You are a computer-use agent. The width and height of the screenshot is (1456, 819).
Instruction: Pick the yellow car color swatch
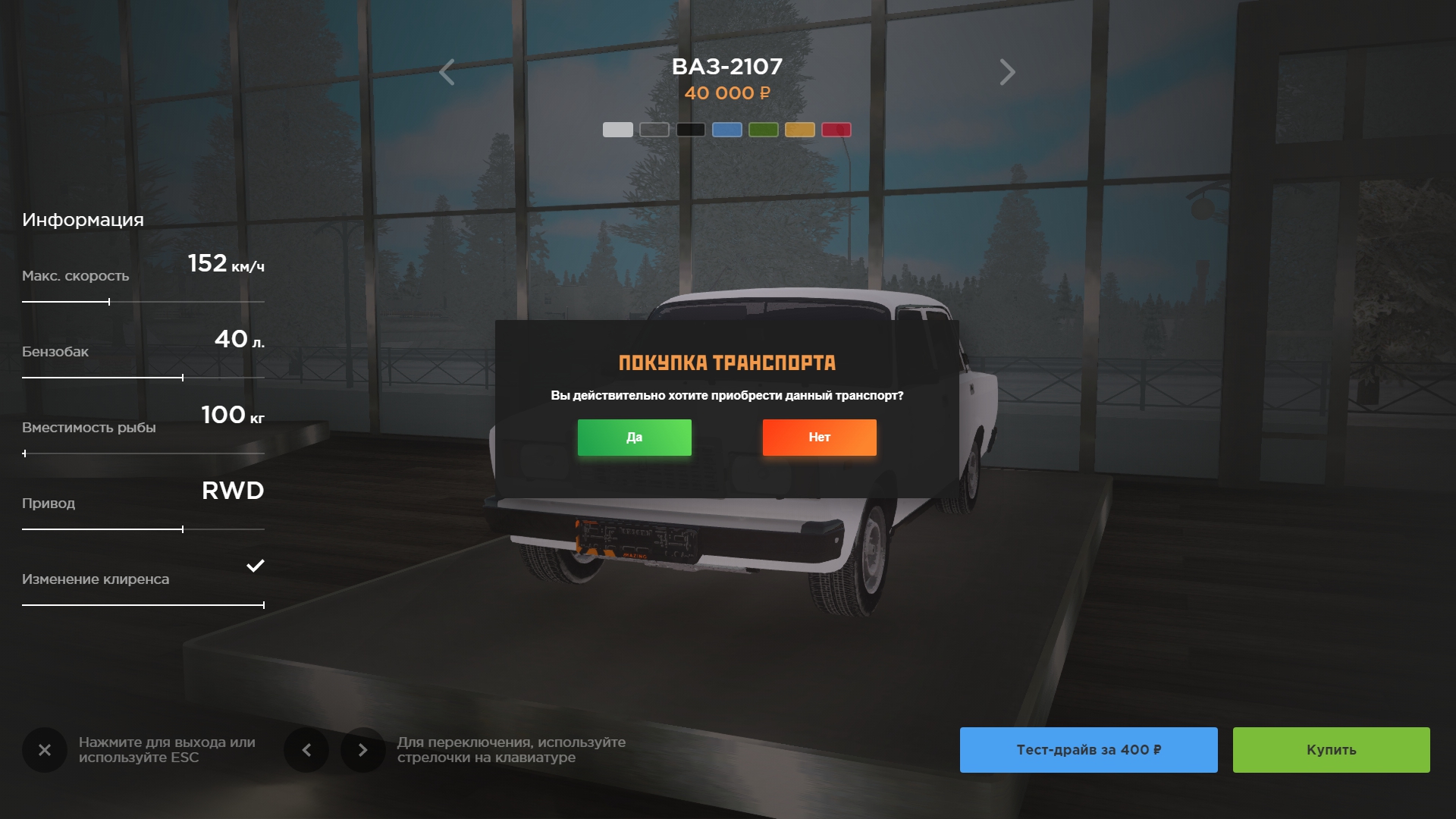(799, 130)
